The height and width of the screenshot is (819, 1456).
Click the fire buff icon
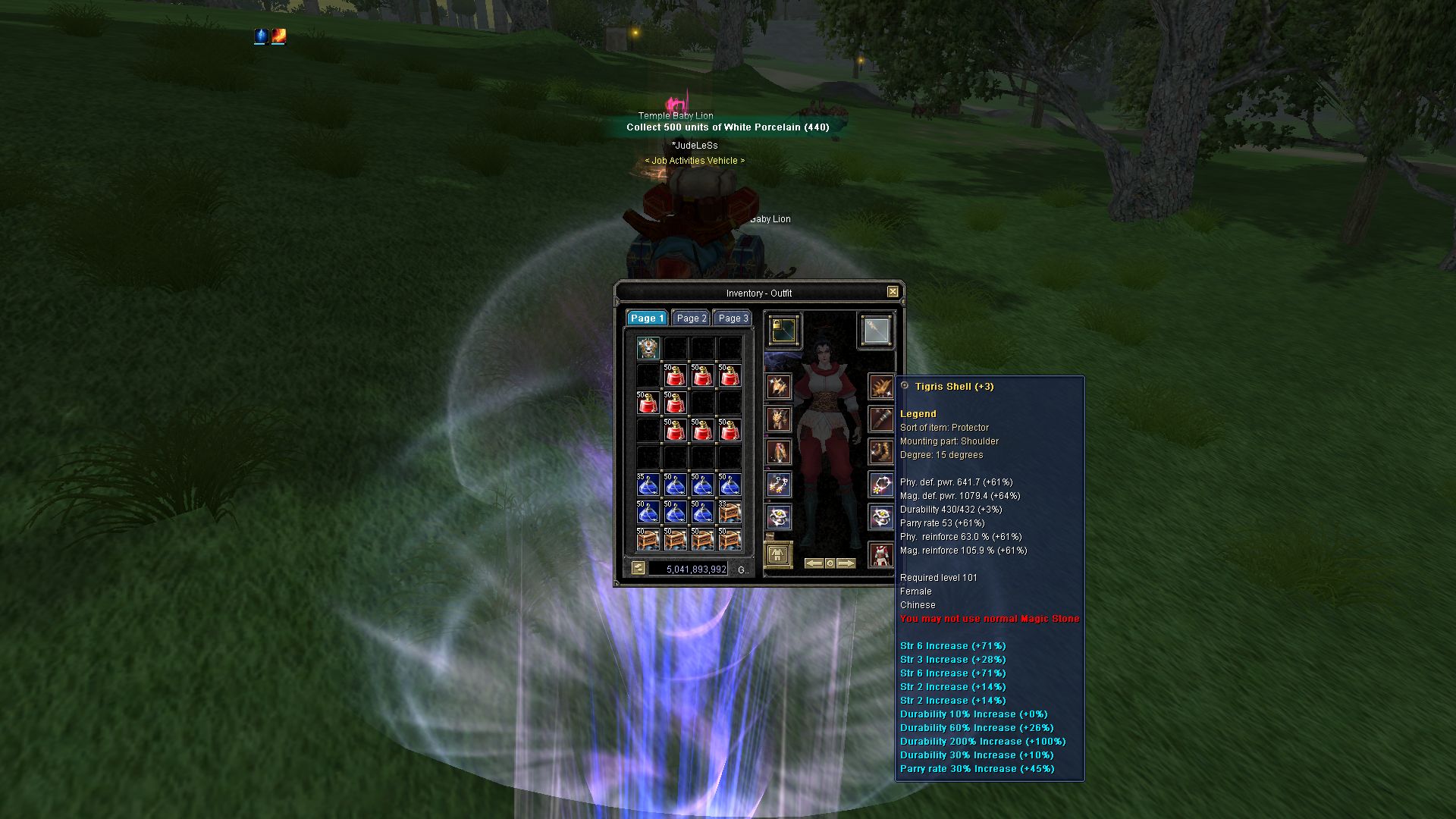(x=278, y=36)
